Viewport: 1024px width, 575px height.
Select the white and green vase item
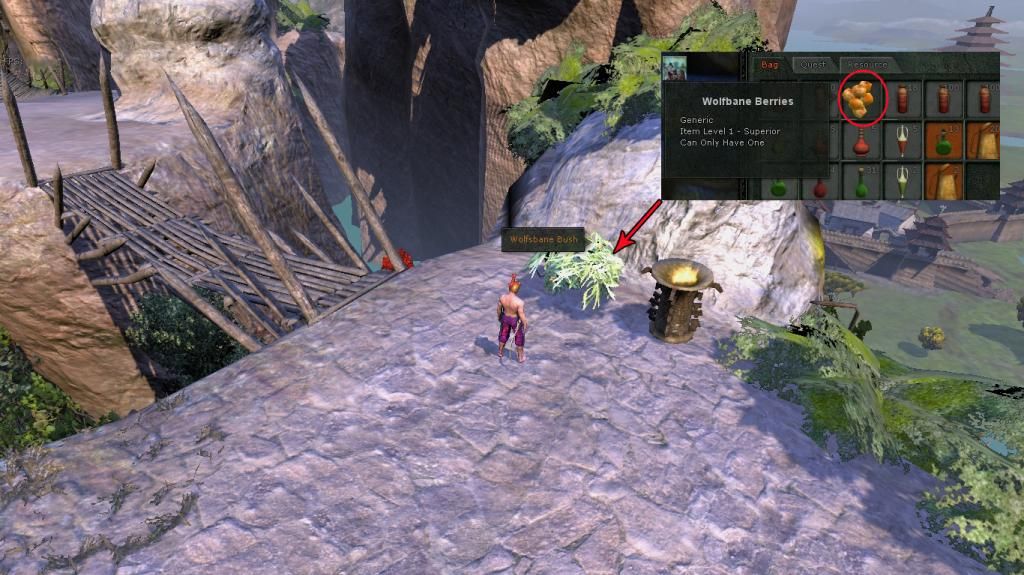tap(902, 181)
